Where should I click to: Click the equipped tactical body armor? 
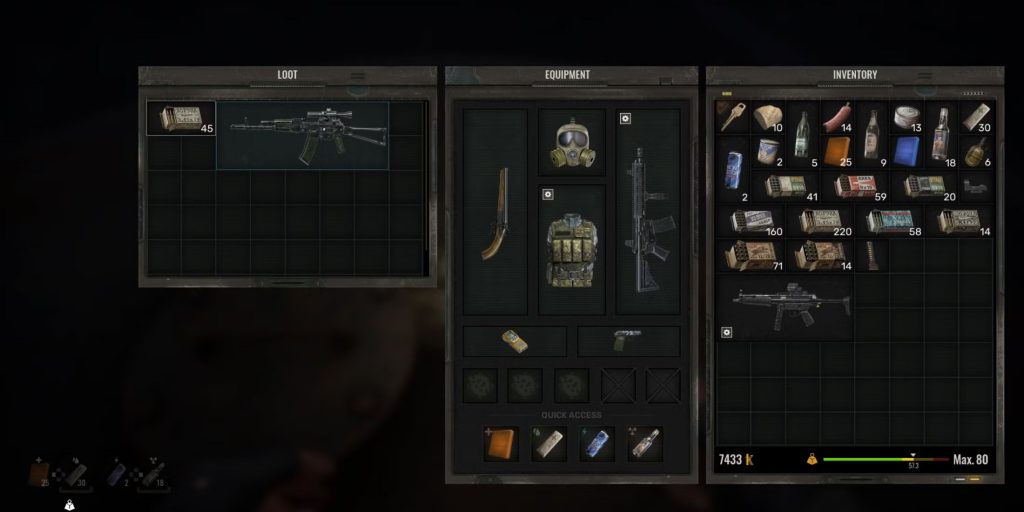coord(572,250)
